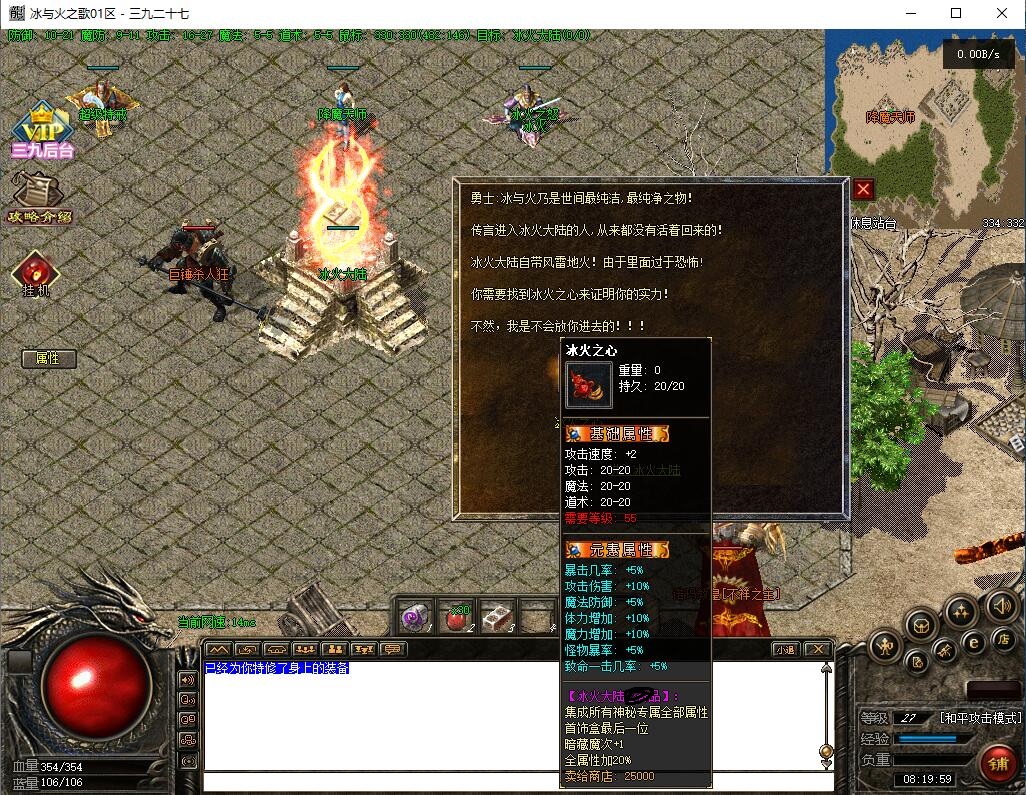Open the 攻略介绍 strategy guide scroll
1026x795 pixels.
[x=40, y=196]
